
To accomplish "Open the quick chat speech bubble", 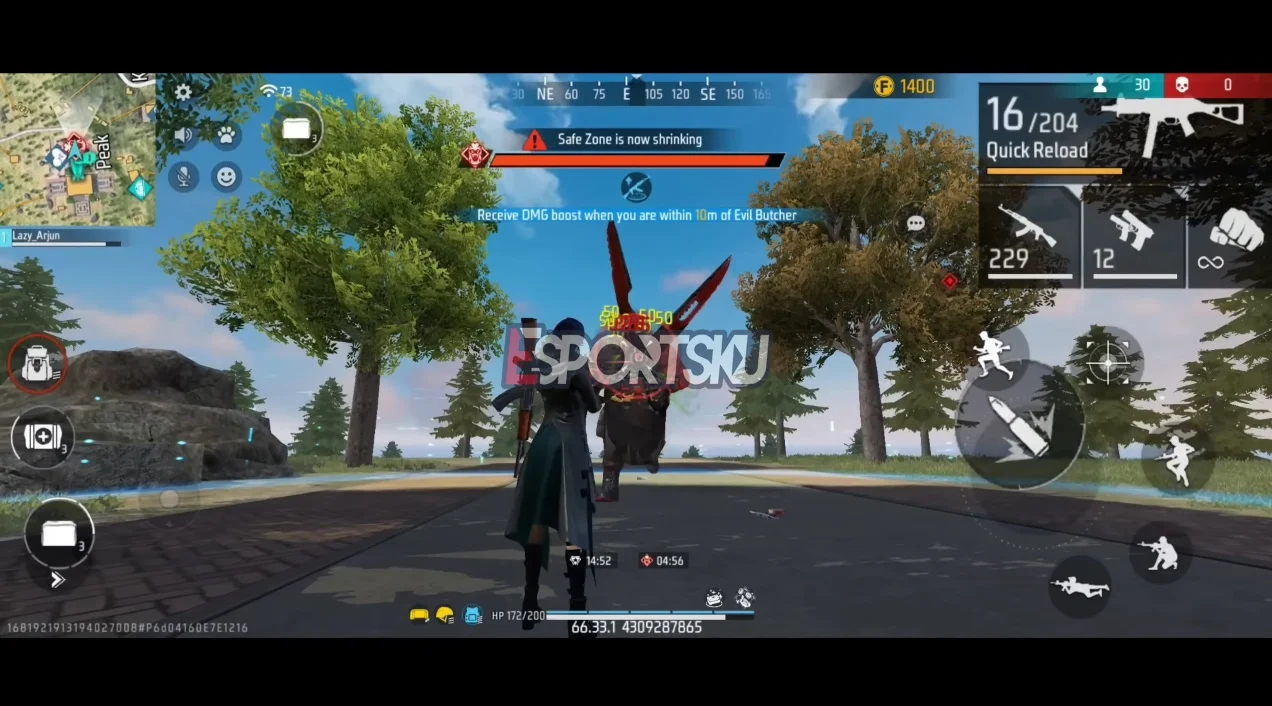I will click(915, 224).
